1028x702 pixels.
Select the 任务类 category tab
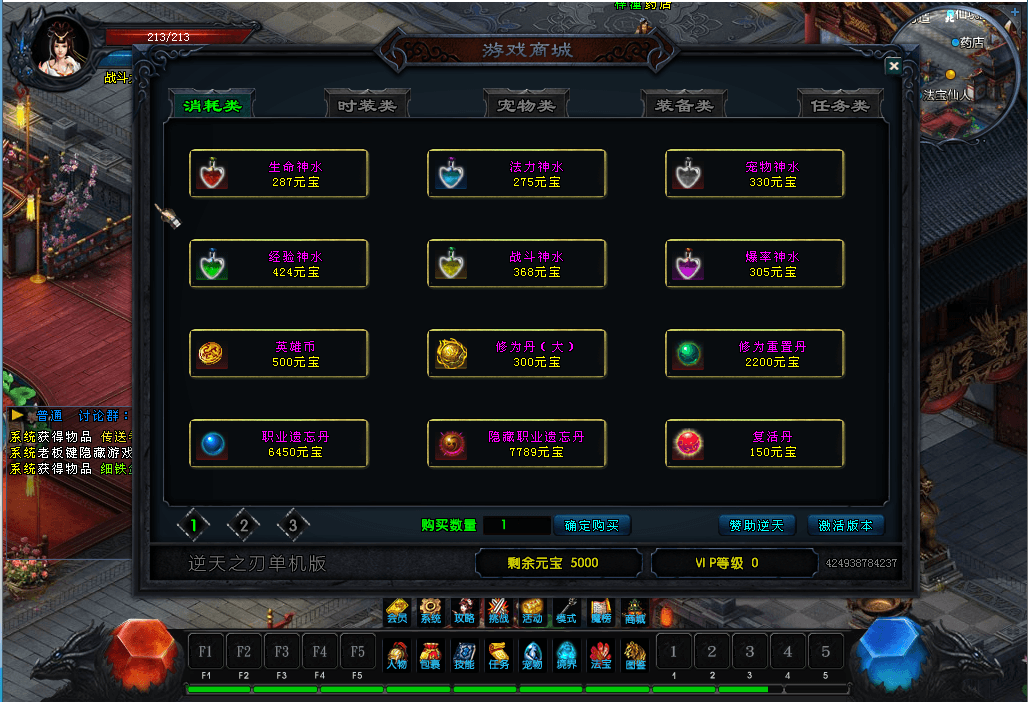pos(840,105)
